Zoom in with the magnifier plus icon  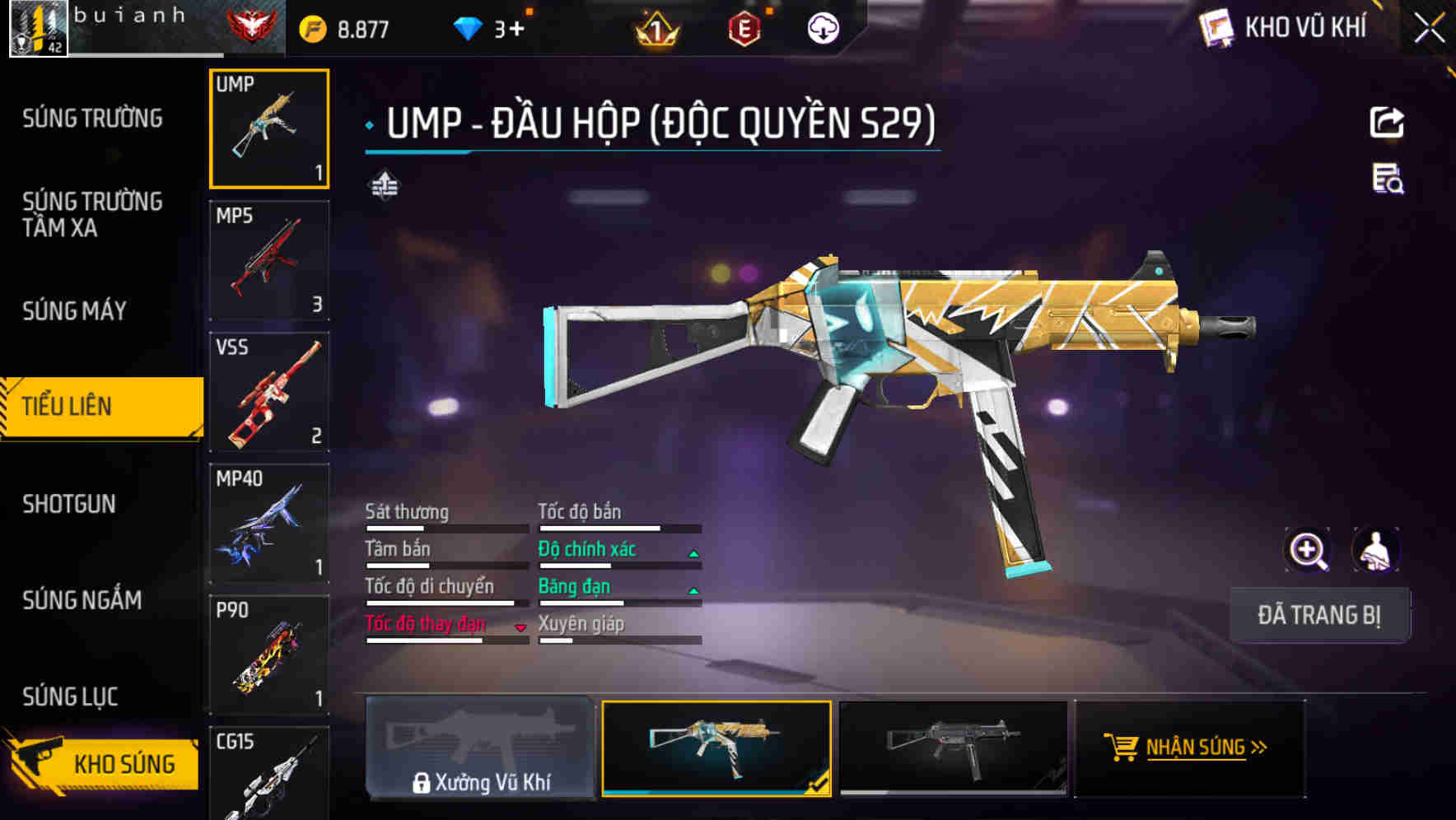(x=1308, y=550)
